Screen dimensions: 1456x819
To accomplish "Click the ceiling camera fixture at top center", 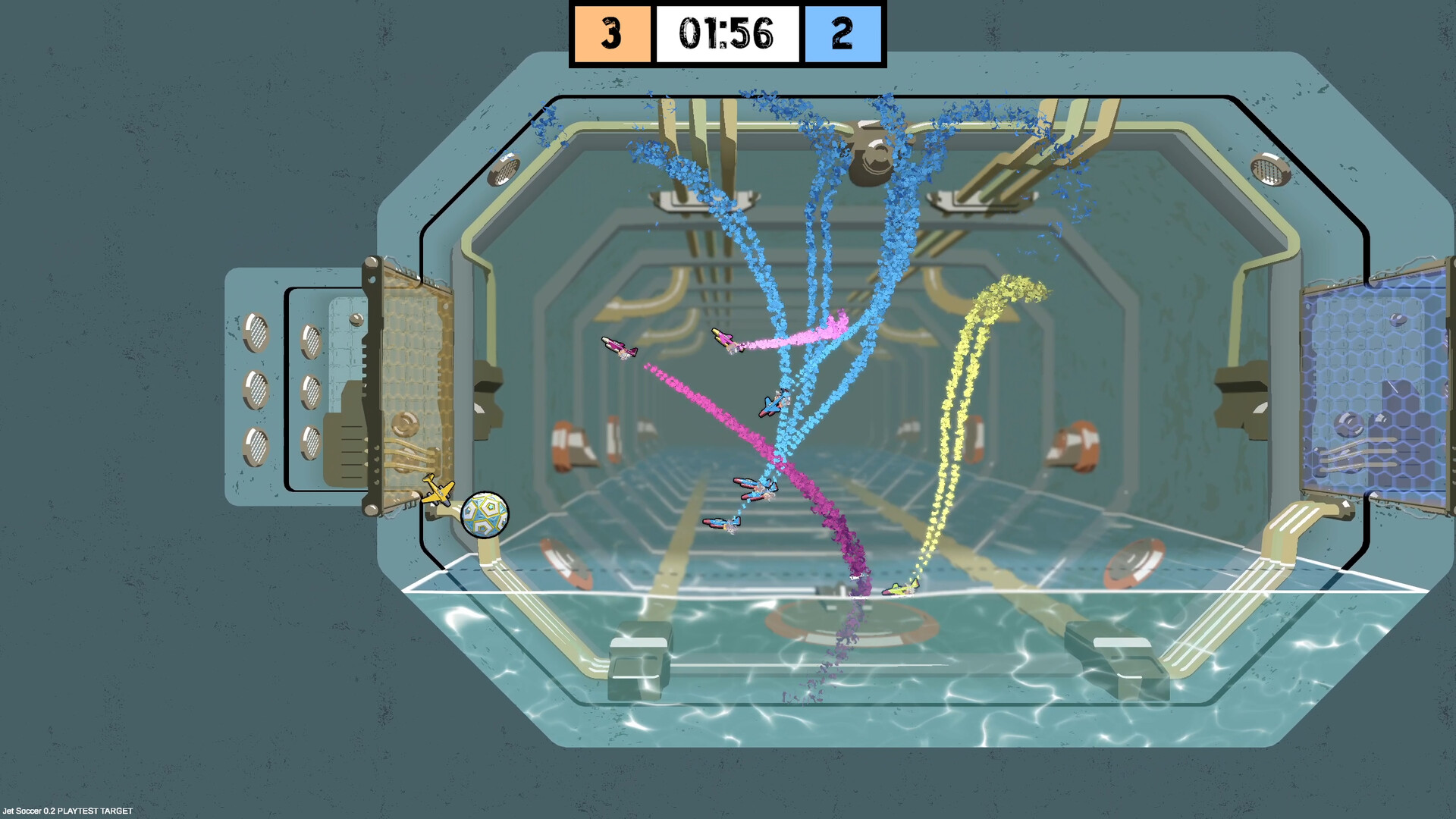I will tap(872, 152).
